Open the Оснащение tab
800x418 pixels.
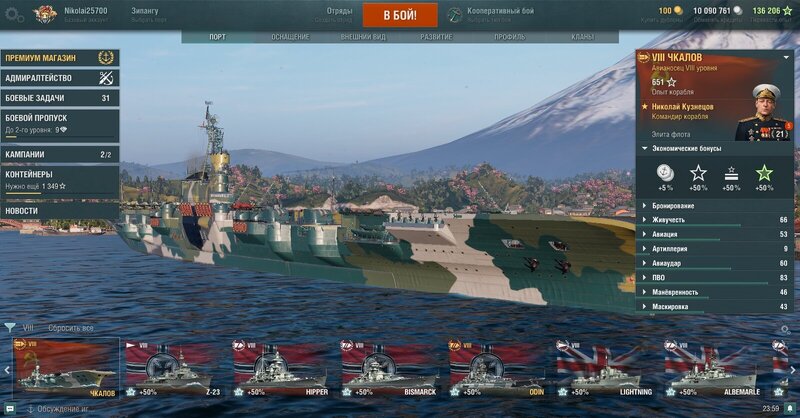coord(290,37)
